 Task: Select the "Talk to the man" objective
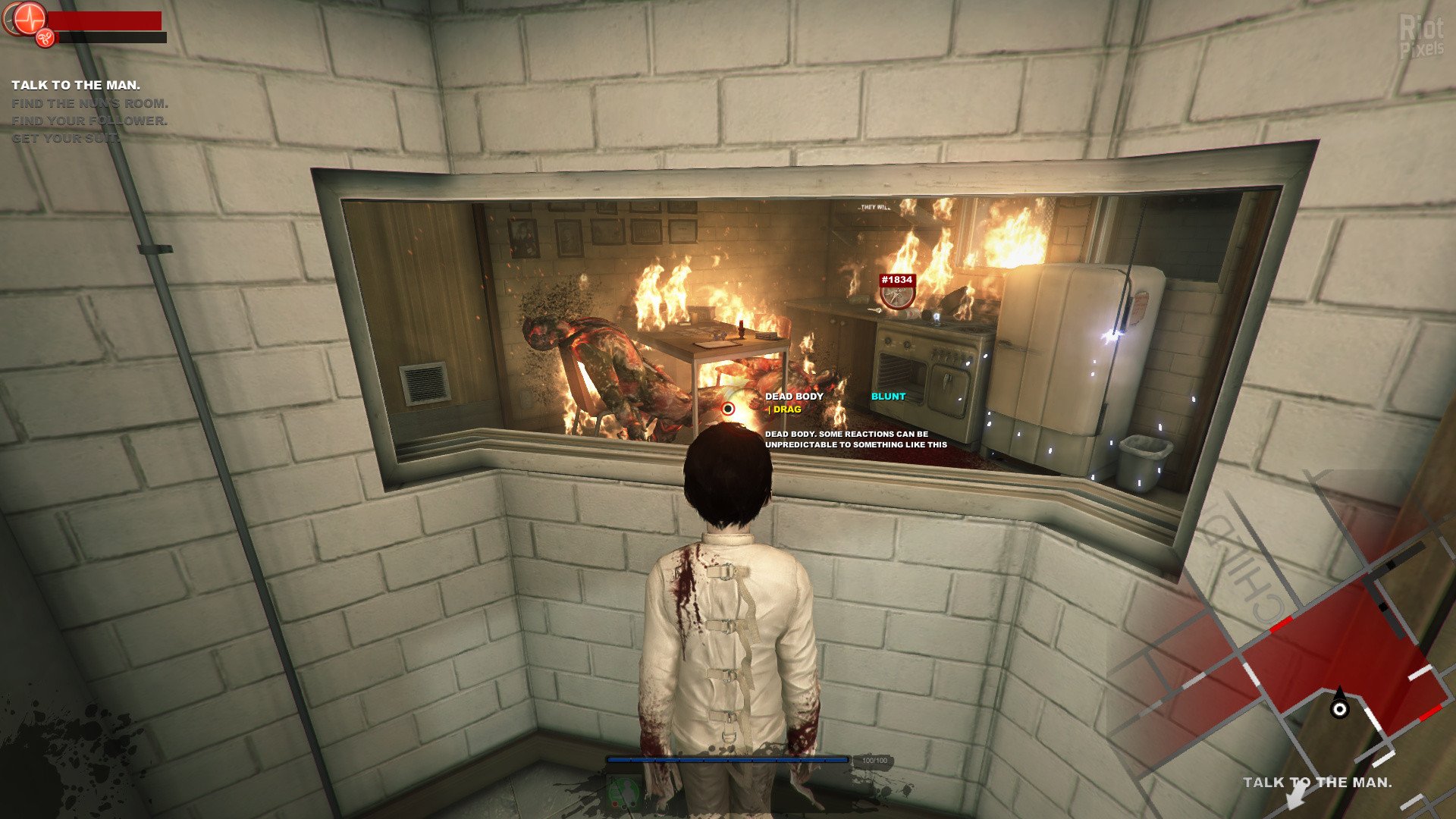pyautogui.click(x=76, y=86)
